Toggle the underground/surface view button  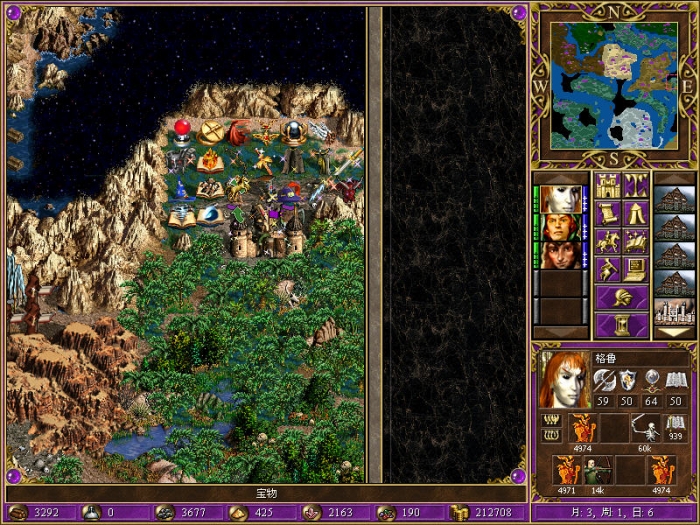tap(636, 185)
